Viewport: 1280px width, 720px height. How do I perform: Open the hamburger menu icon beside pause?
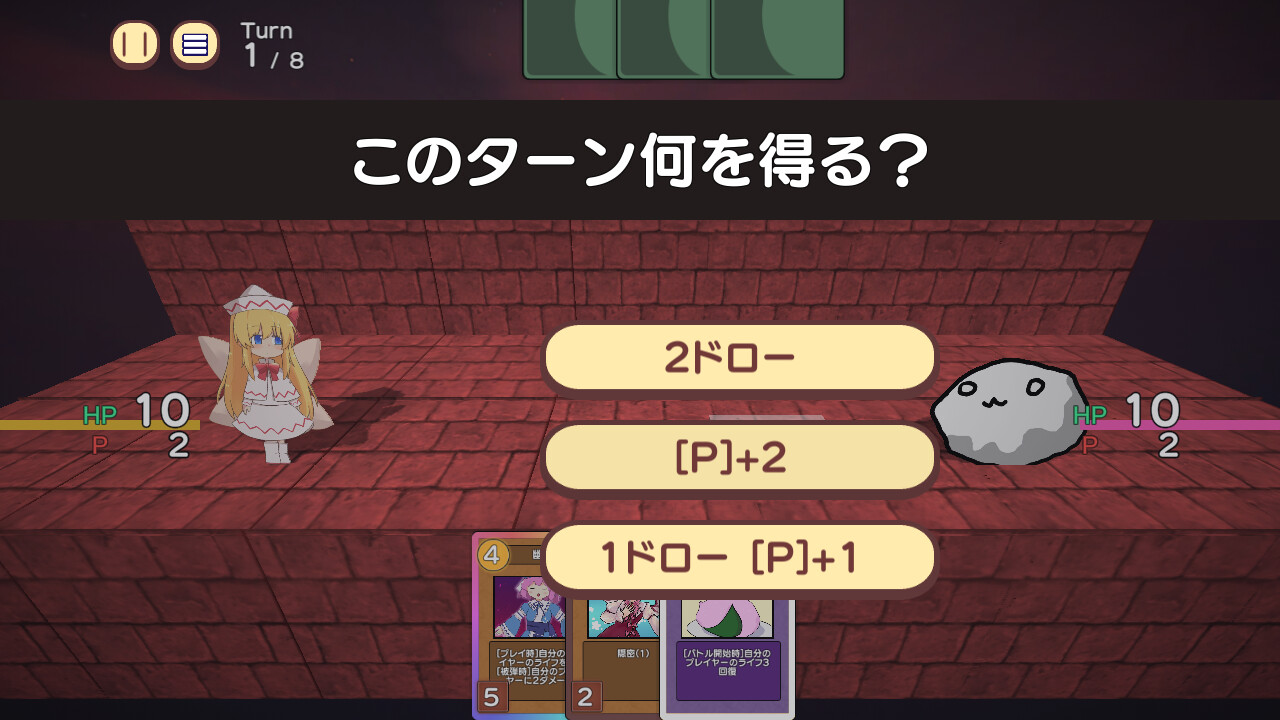[x=196, y=44]
